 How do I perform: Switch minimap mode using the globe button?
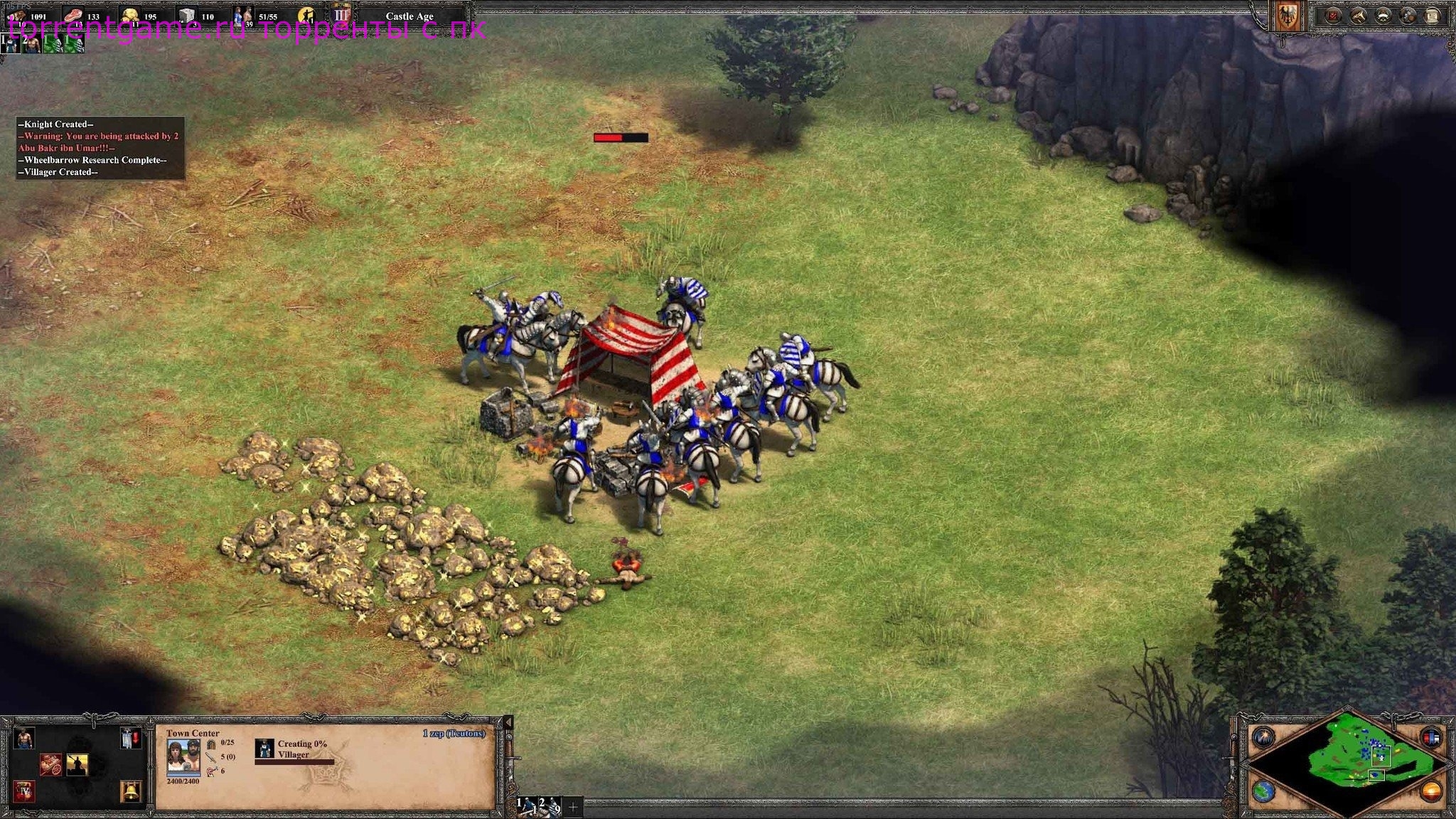coord(1263,791)
